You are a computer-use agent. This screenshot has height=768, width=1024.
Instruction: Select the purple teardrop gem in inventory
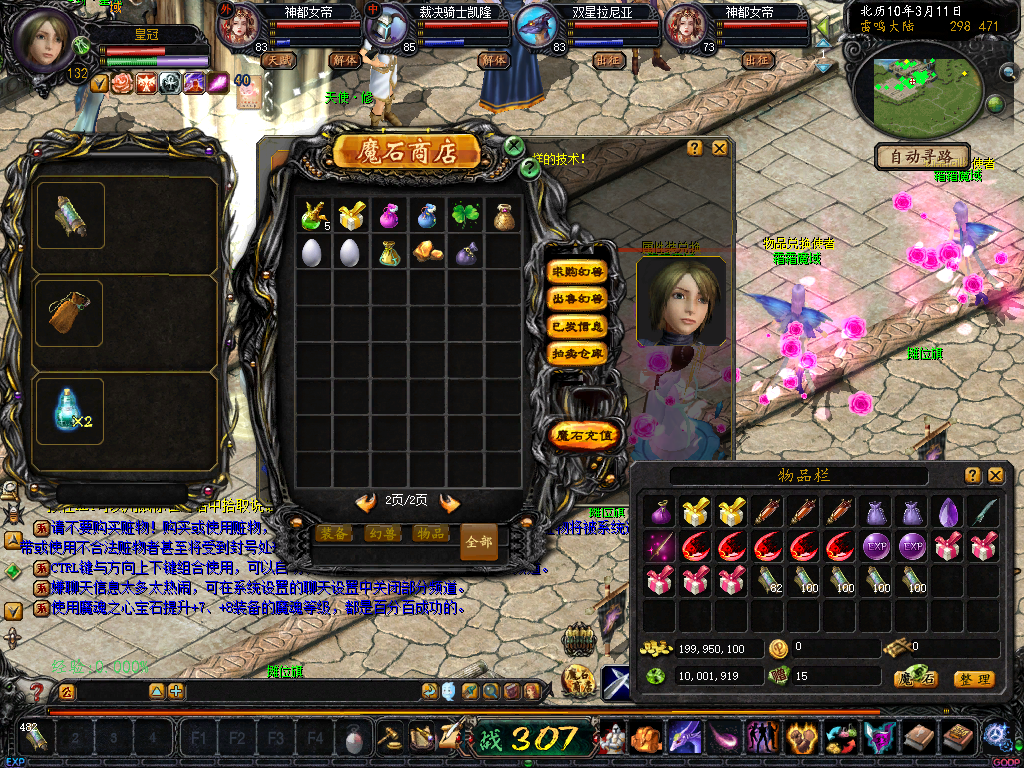pos(947,512)
